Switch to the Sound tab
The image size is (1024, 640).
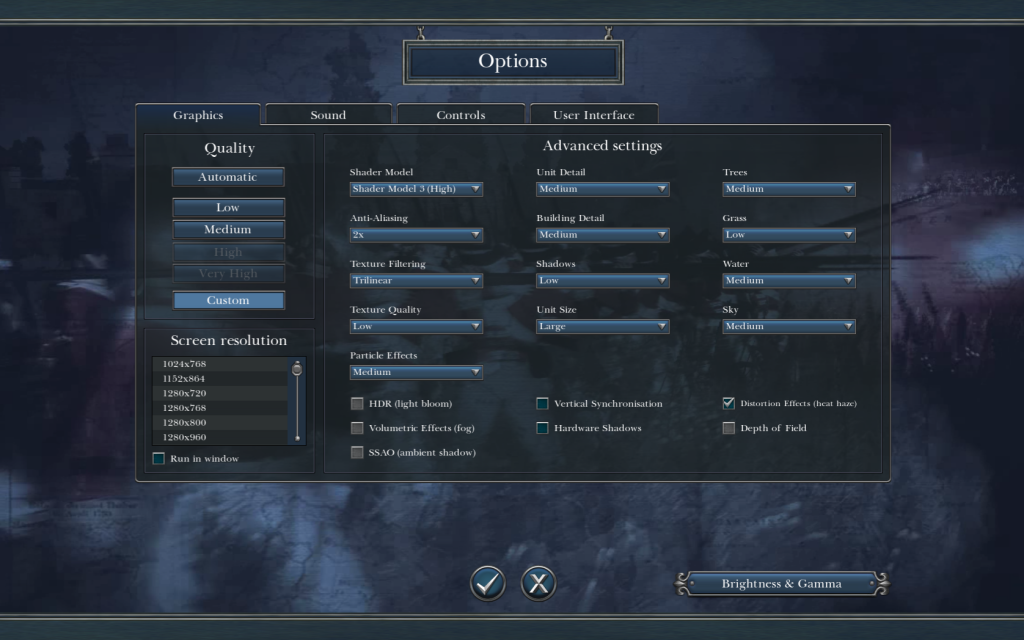click(x=328, y=115)
